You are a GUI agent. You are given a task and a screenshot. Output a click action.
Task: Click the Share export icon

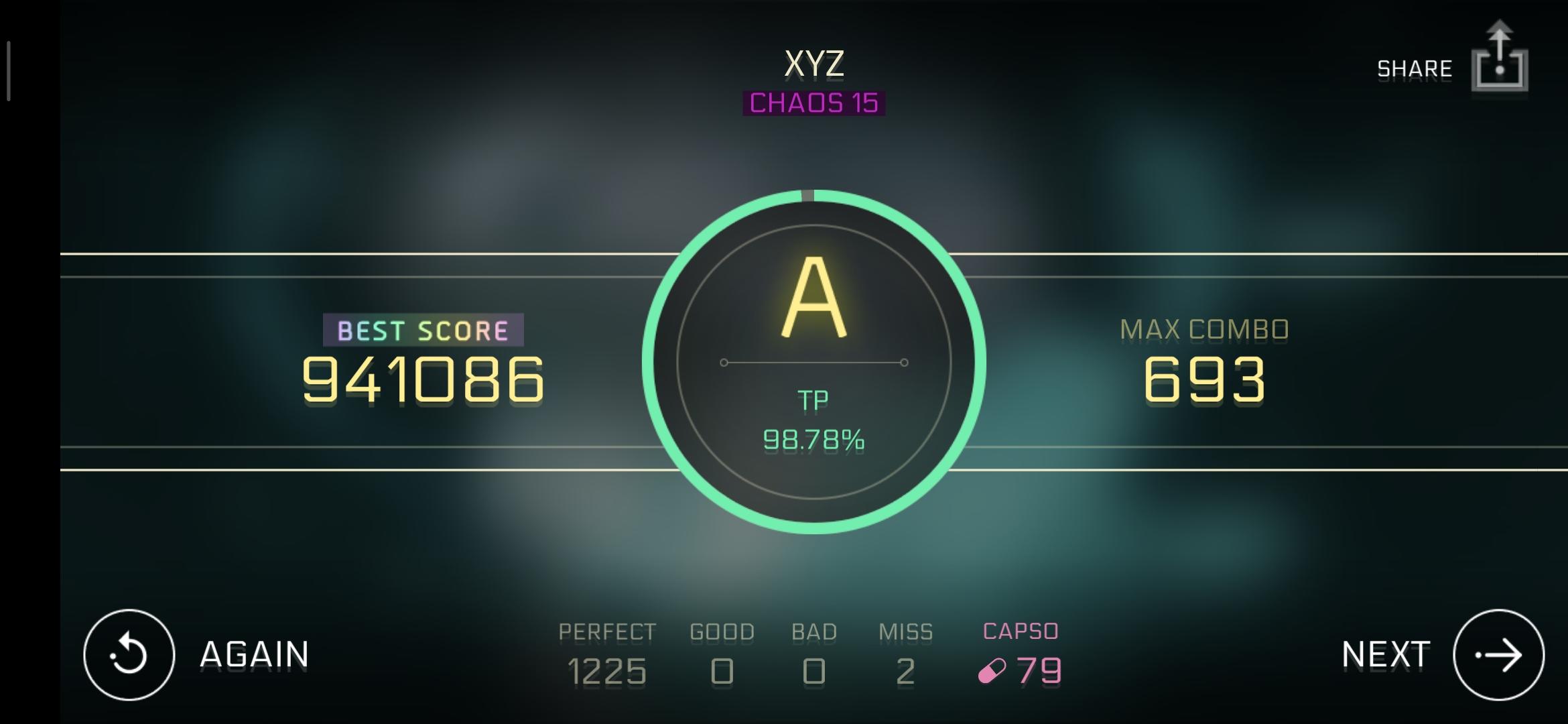pyautogui.click(x=1501, y=60)
